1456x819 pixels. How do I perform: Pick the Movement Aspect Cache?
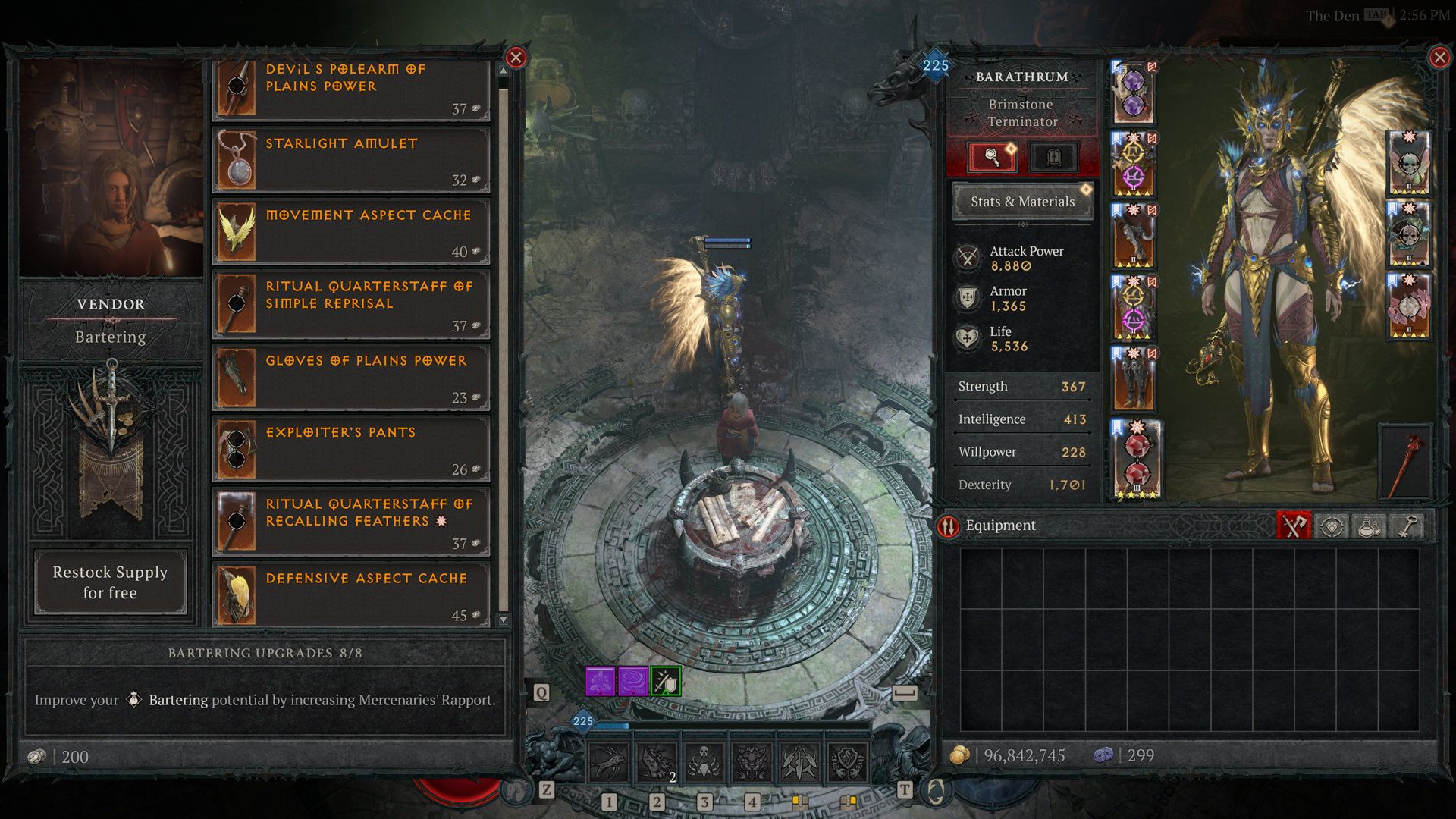[x=351, y=232]
